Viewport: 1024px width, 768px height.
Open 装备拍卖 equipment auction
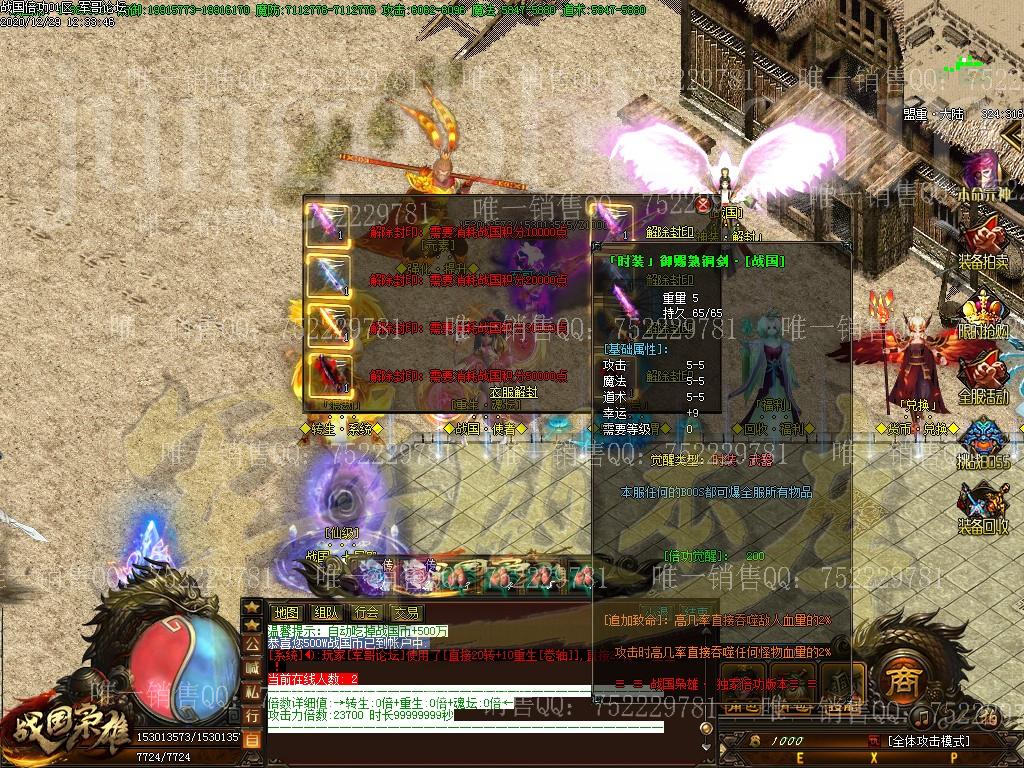984,243
